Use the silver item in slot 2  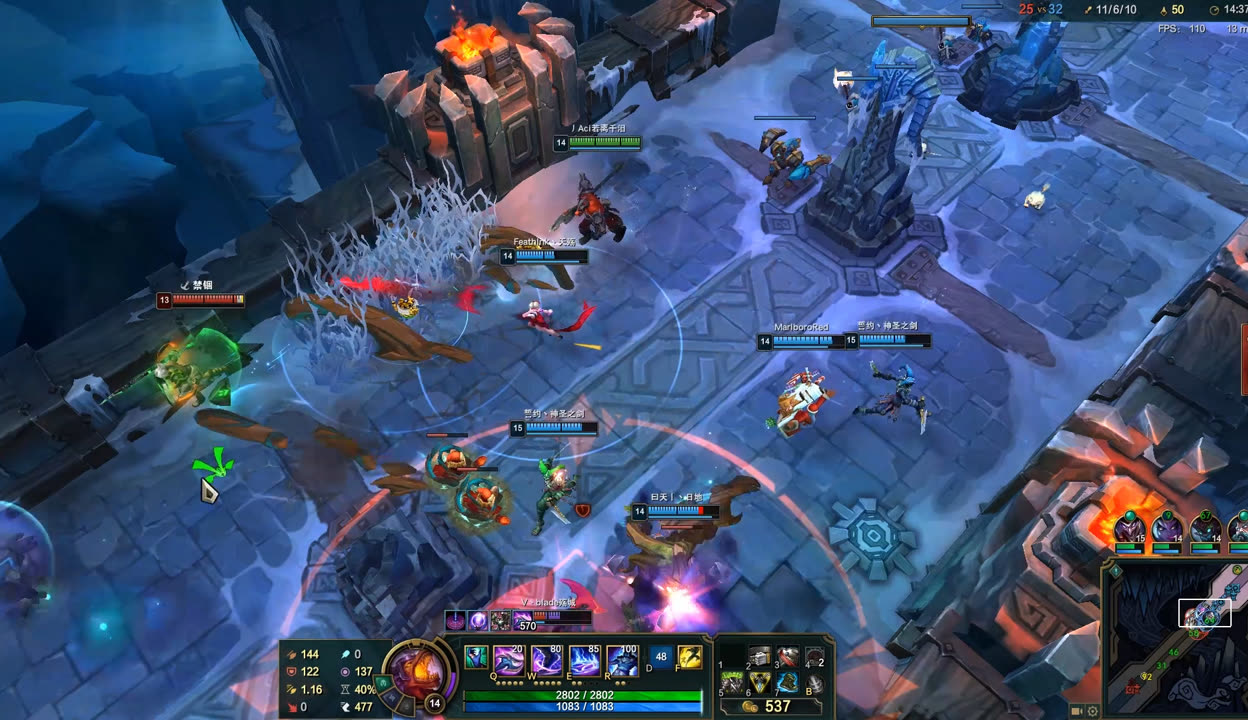(760, 656)
